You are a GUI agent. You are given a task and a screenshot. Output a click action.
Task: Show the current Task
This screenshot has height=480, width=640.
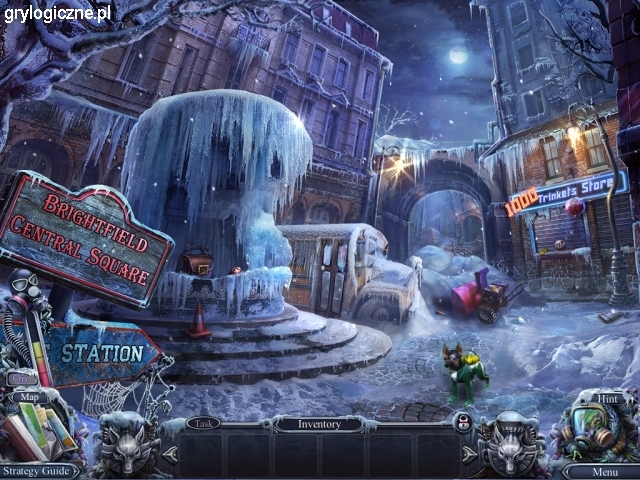tap(203, 423)
